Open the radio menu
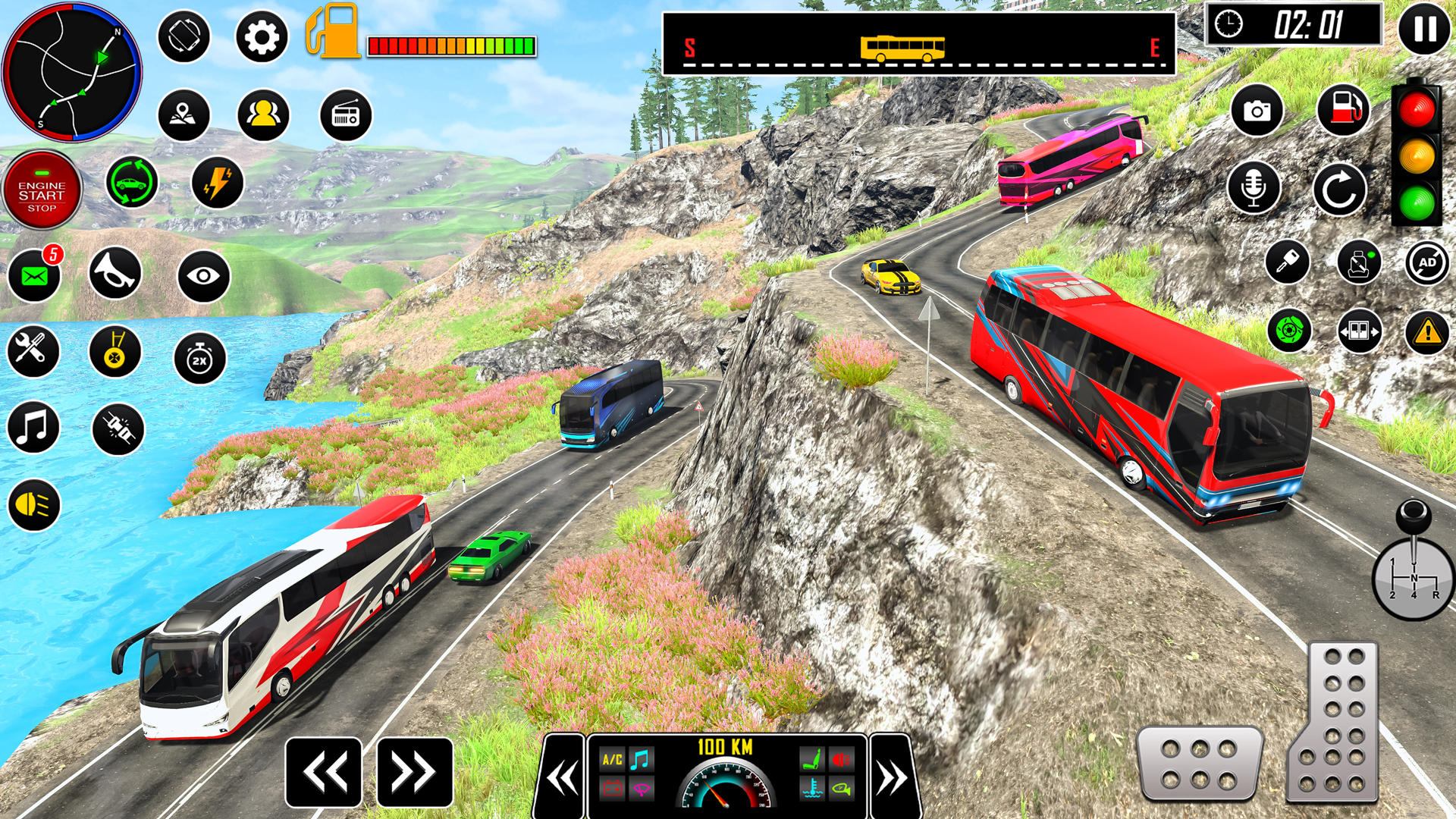The height and width of the screenshot is (819, 1456). (x=345, y=114)
